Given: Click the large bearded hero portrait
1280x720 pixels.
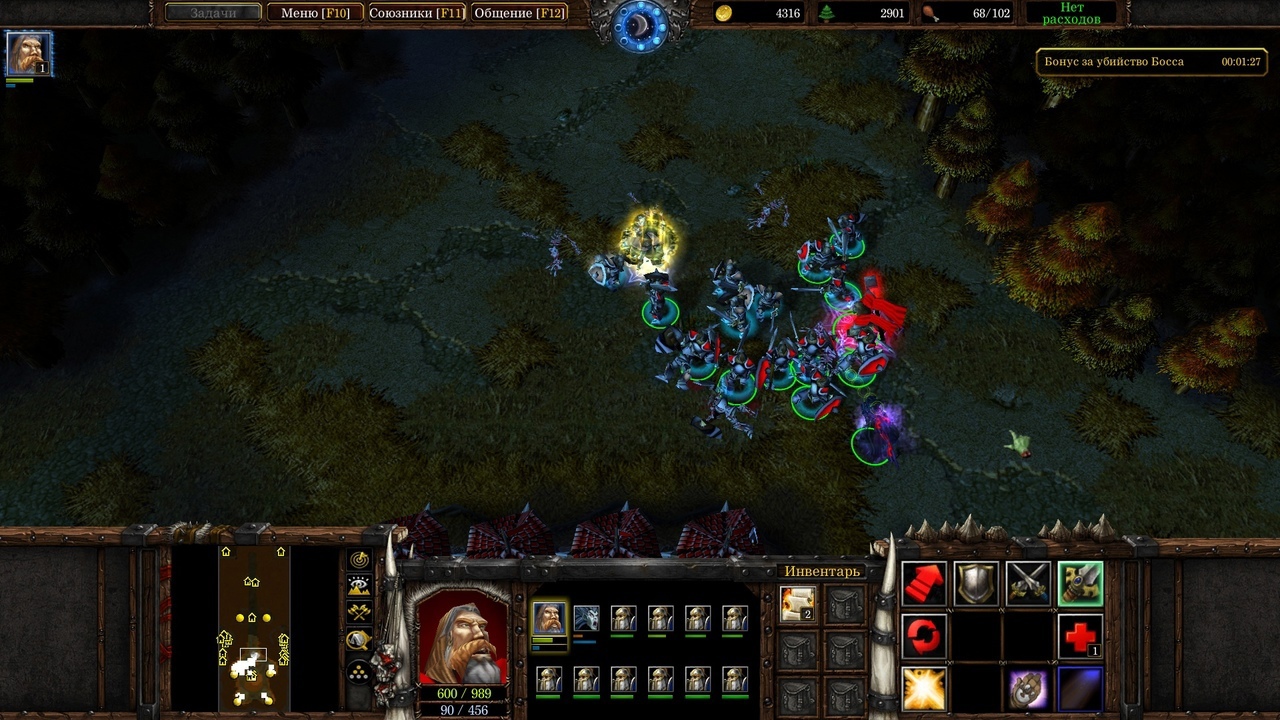Looking at the screenshot, I should 461,636.
